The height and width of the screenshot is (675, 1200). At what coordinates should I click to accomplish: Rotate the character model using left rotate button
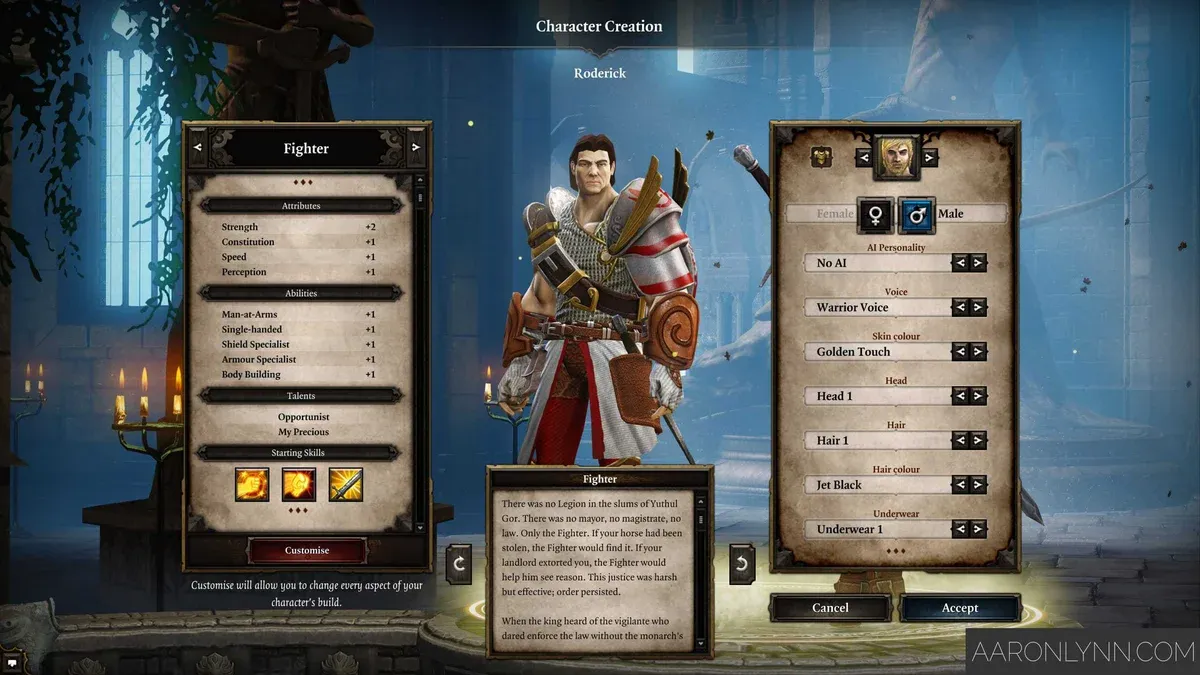click(x=459, y=563)
